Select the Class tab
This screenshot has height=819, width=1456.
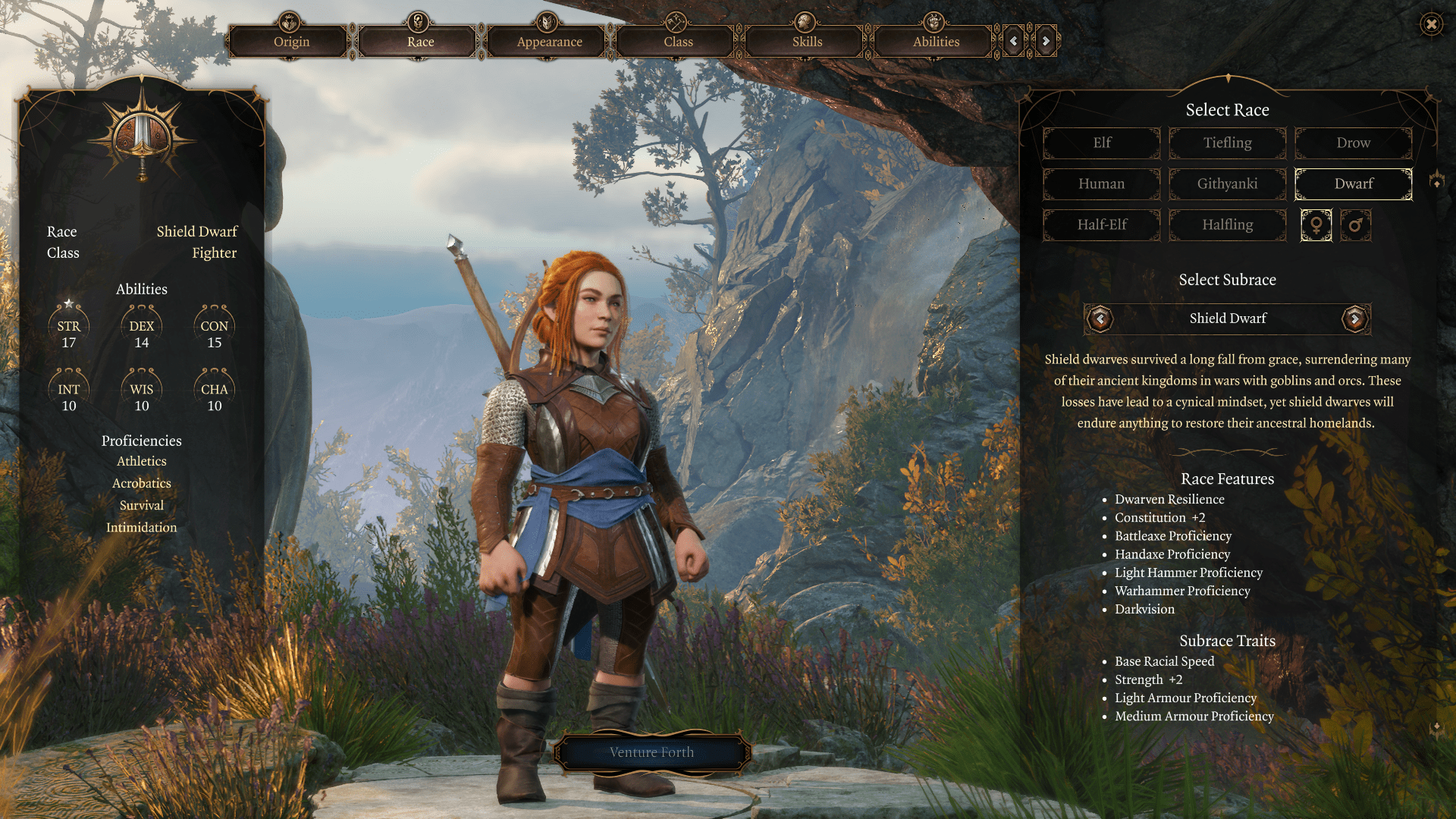click(678, 42)
